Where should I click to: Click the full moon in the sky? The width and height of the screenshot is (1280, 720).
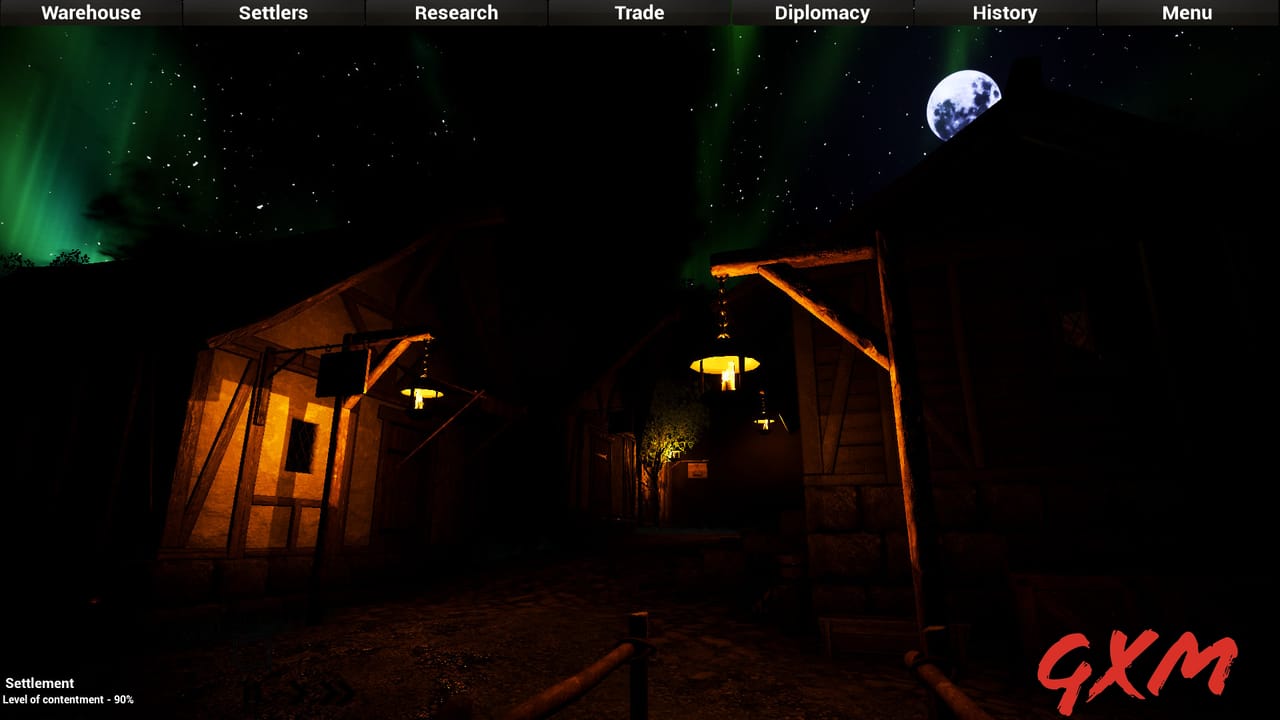click(x=963, y=102)
